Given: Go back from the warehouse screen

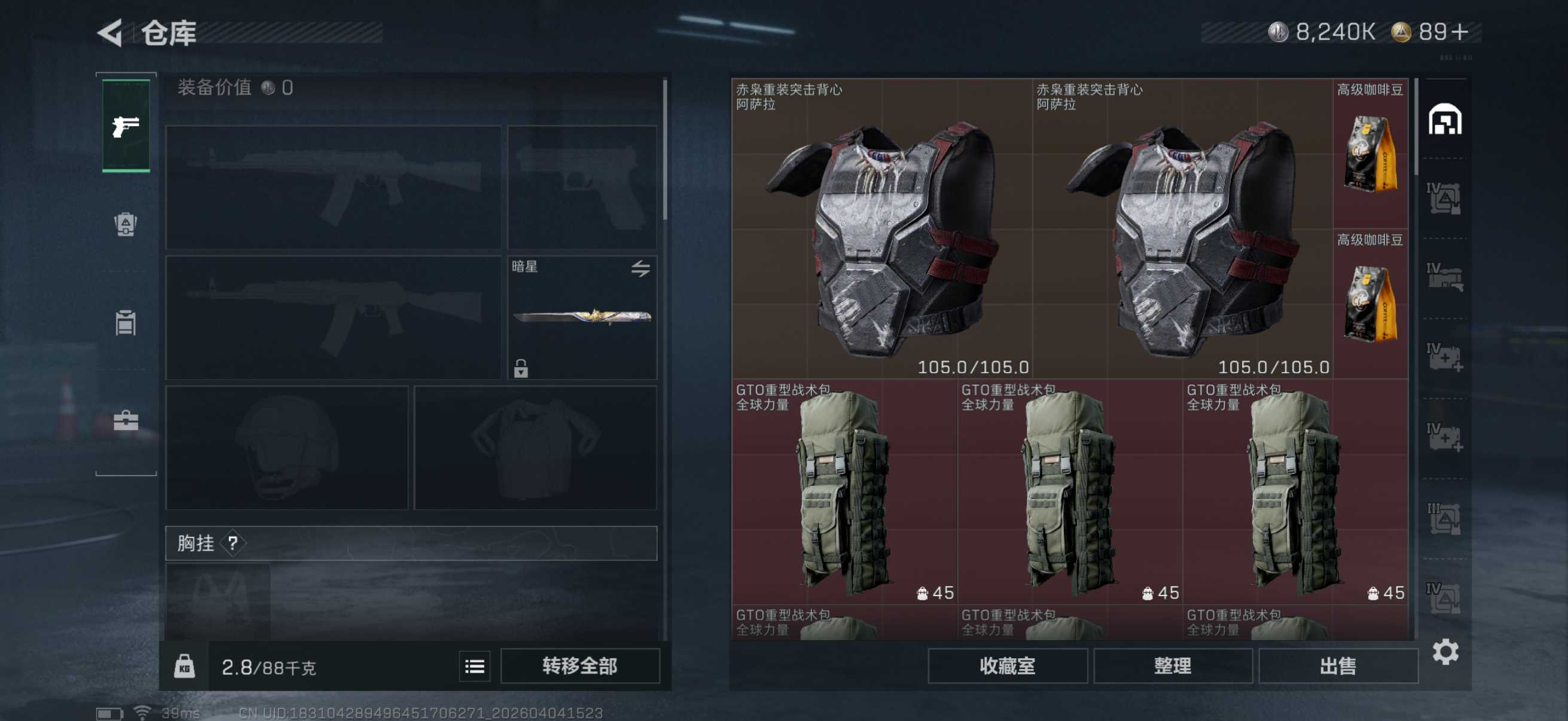Looking at the screenshot, I should (111, 33).
